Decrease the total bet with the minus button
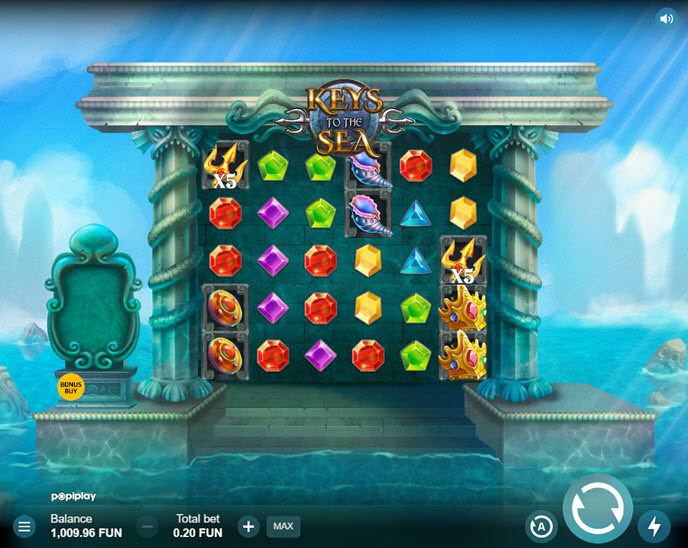Screen dimensions: 688x548 (x=147, y=526)
